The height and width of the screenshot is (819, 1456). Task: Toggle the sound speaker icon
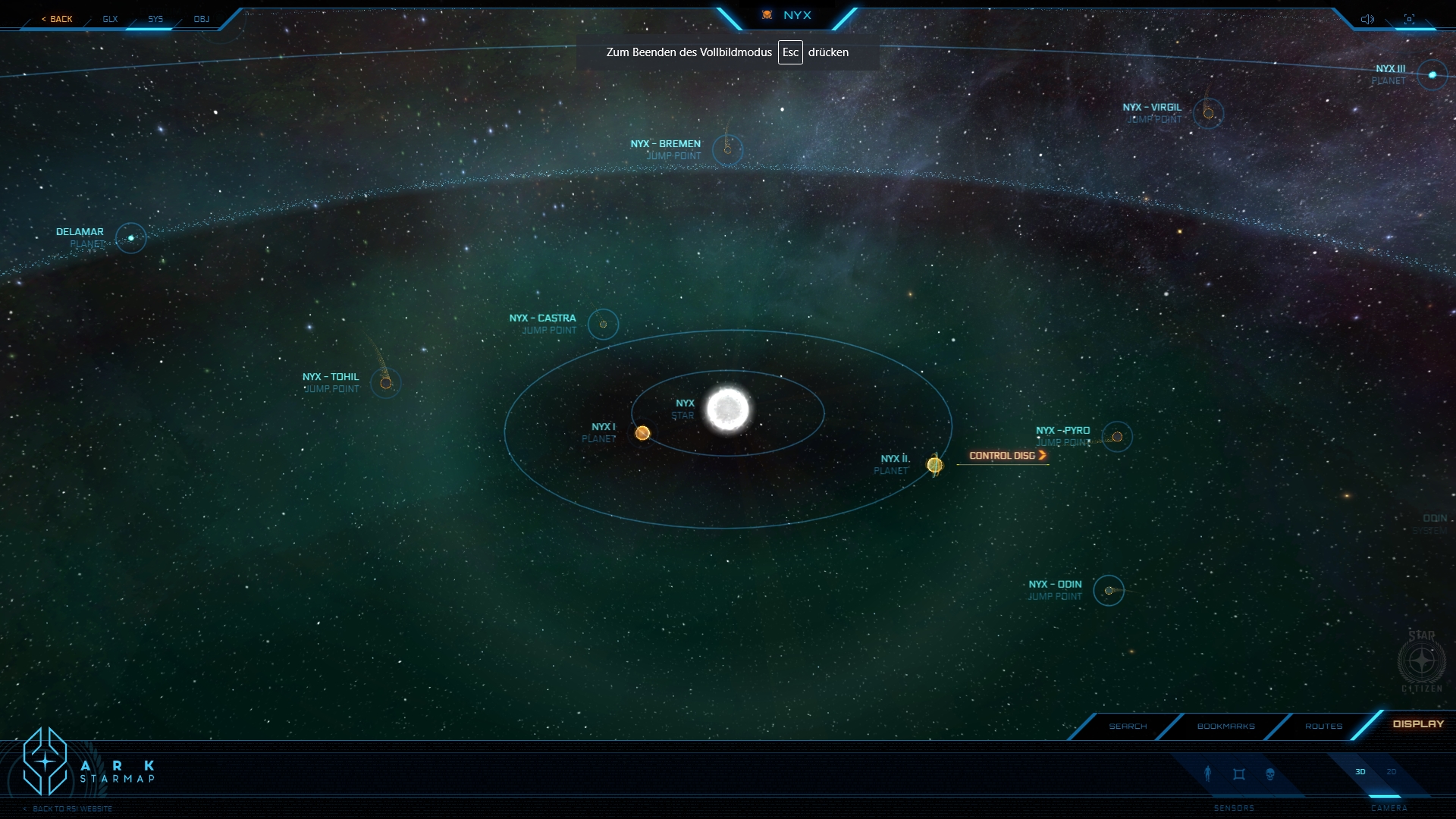click(1367, 19)
